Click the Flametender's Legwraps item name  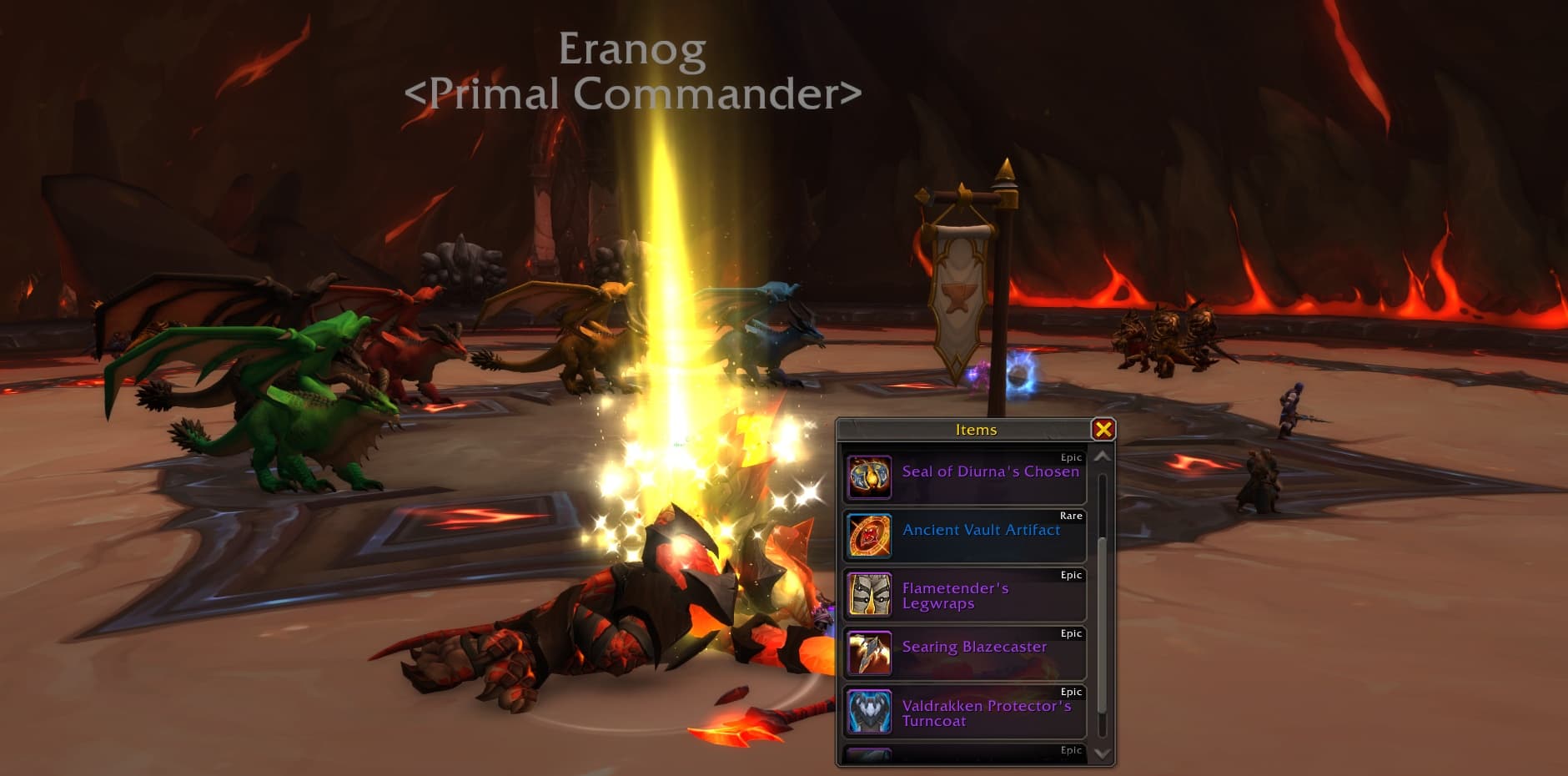pyautogui.click(x=954, y=595)
